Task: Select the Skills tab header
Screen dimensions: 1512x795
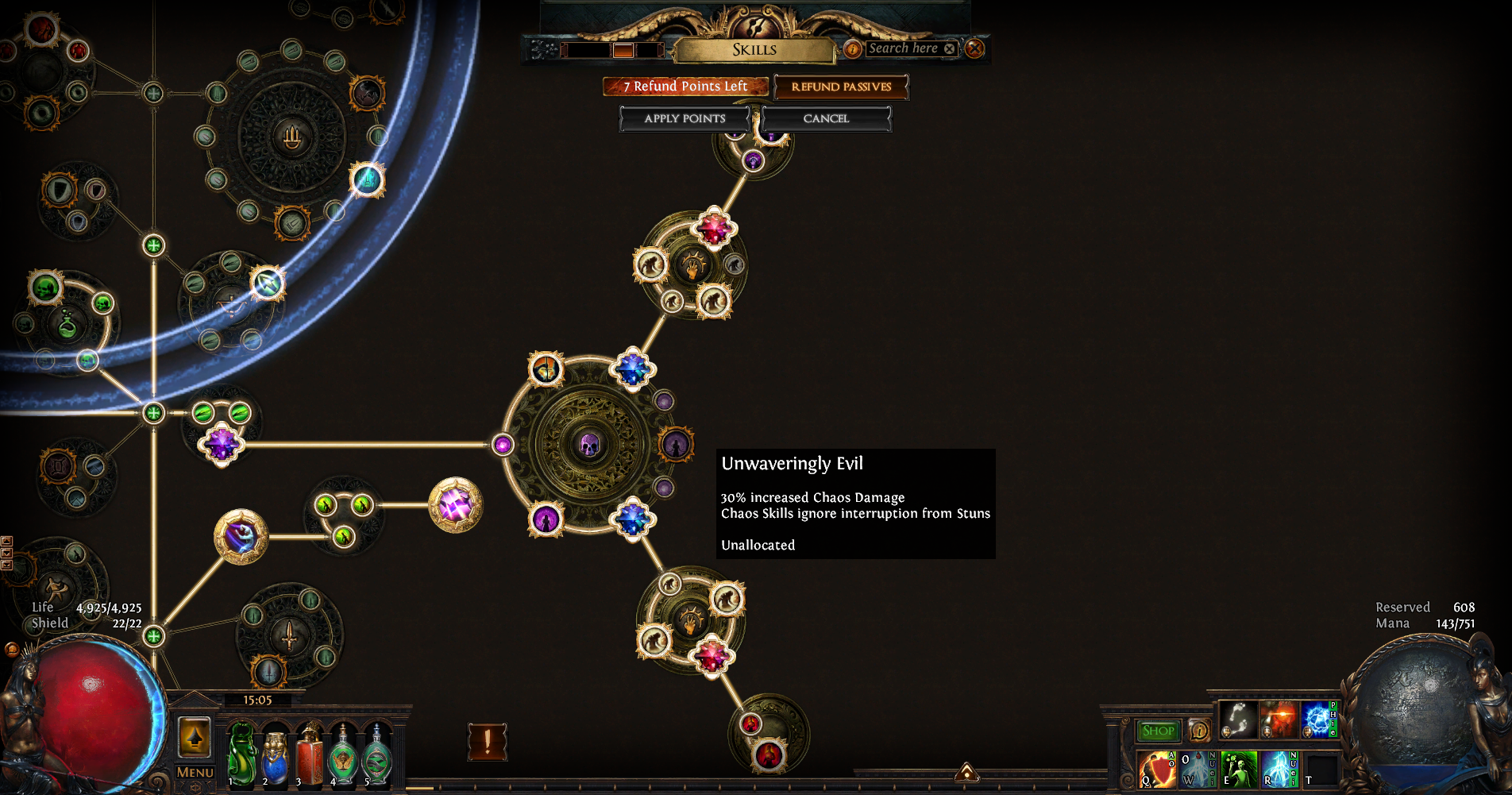Action: pos(753,50)
